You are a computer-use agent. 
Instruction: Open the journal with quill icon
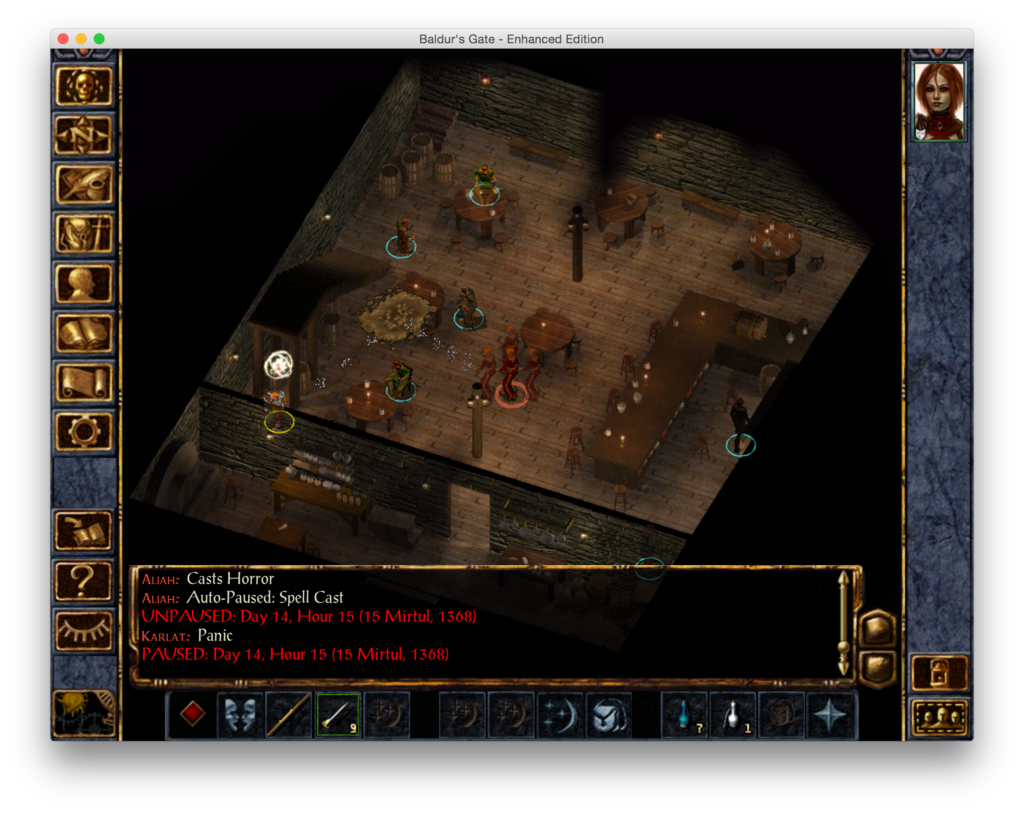click(84, 184)
